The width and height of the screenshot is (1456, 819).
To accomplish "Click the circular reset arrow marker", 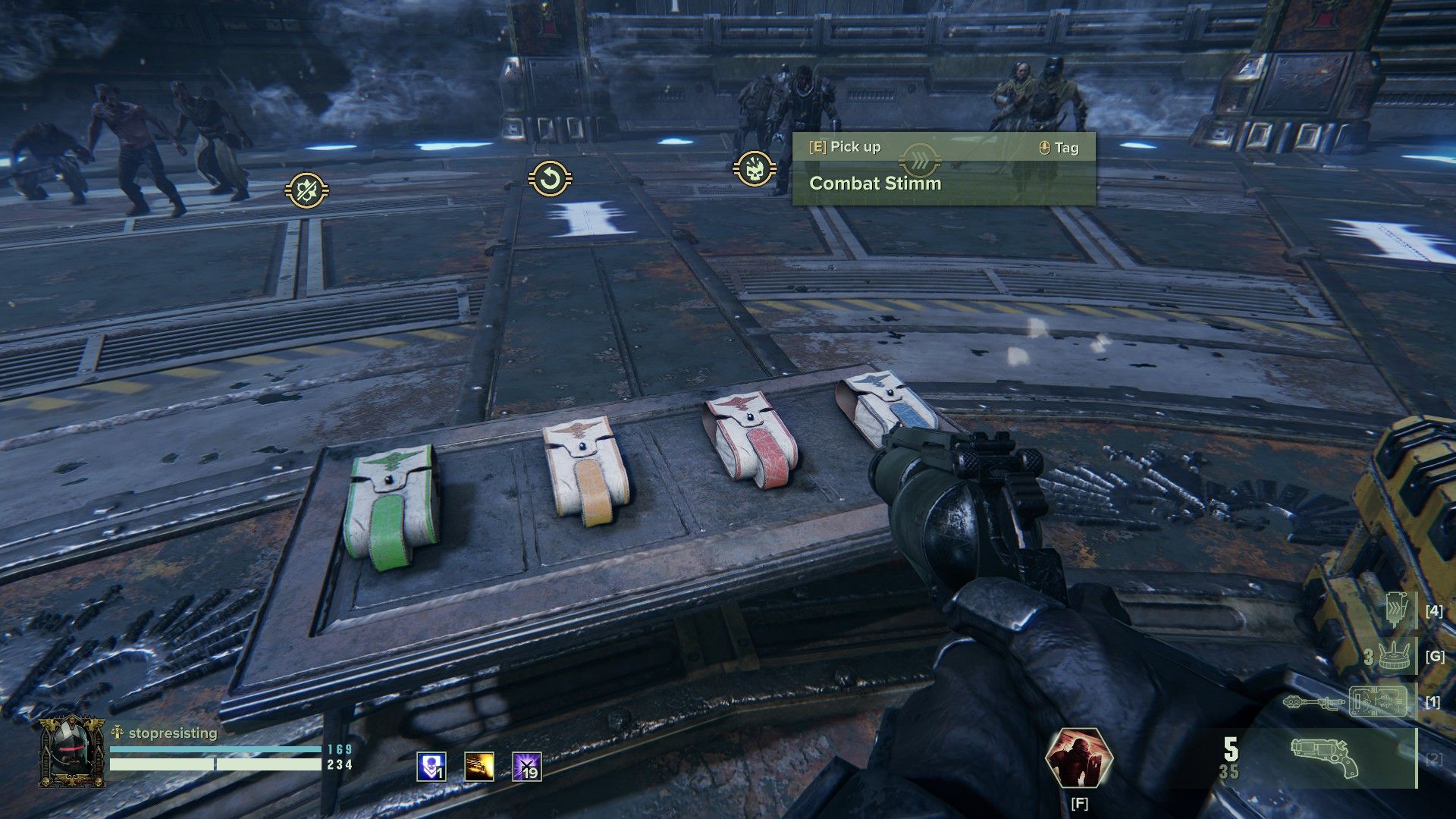I will 550,180.
